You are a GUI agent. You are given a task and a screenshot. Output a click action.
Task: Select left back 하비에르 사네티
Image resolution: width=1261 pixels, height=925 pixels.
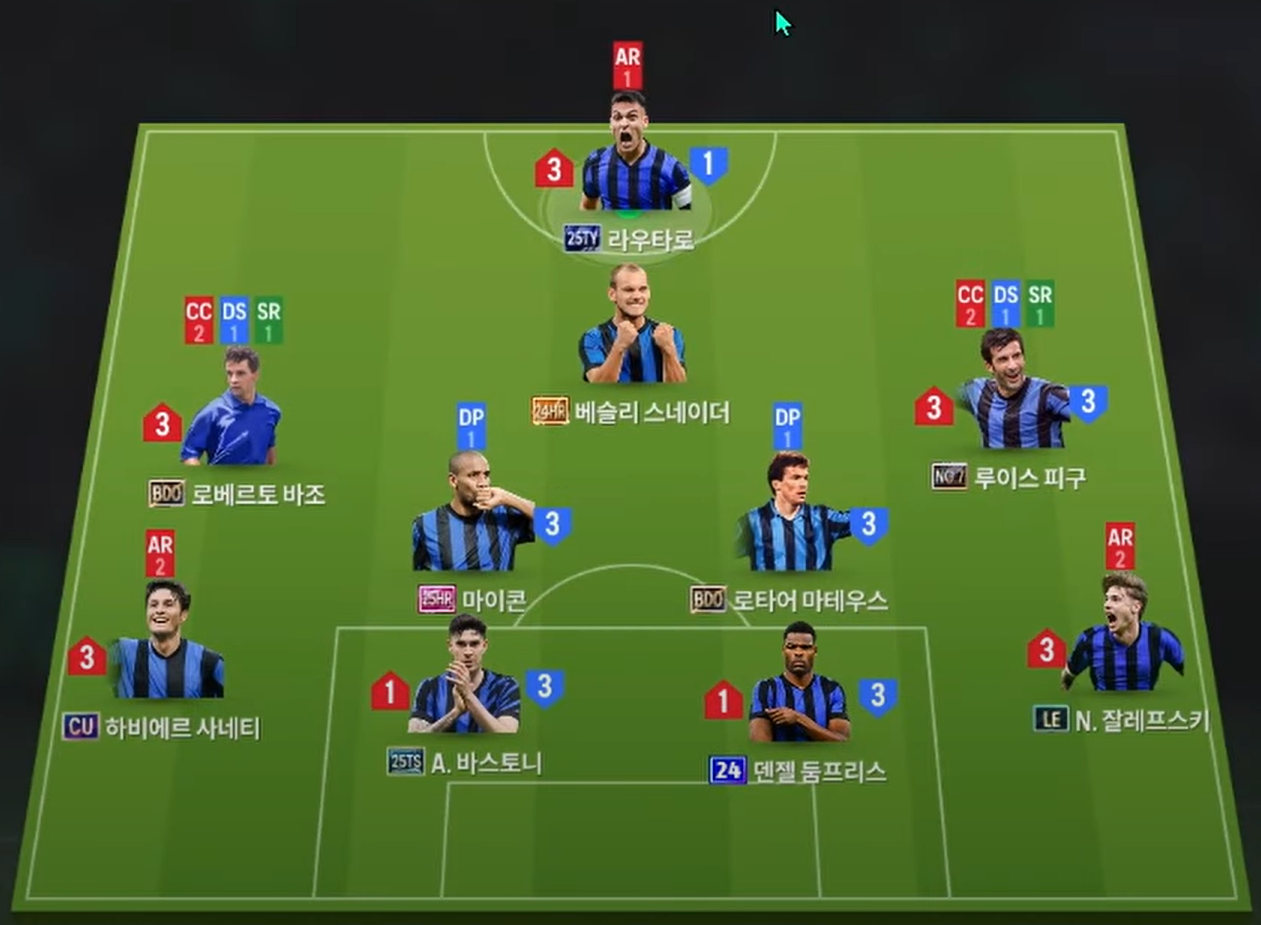(x=167, y=645)
